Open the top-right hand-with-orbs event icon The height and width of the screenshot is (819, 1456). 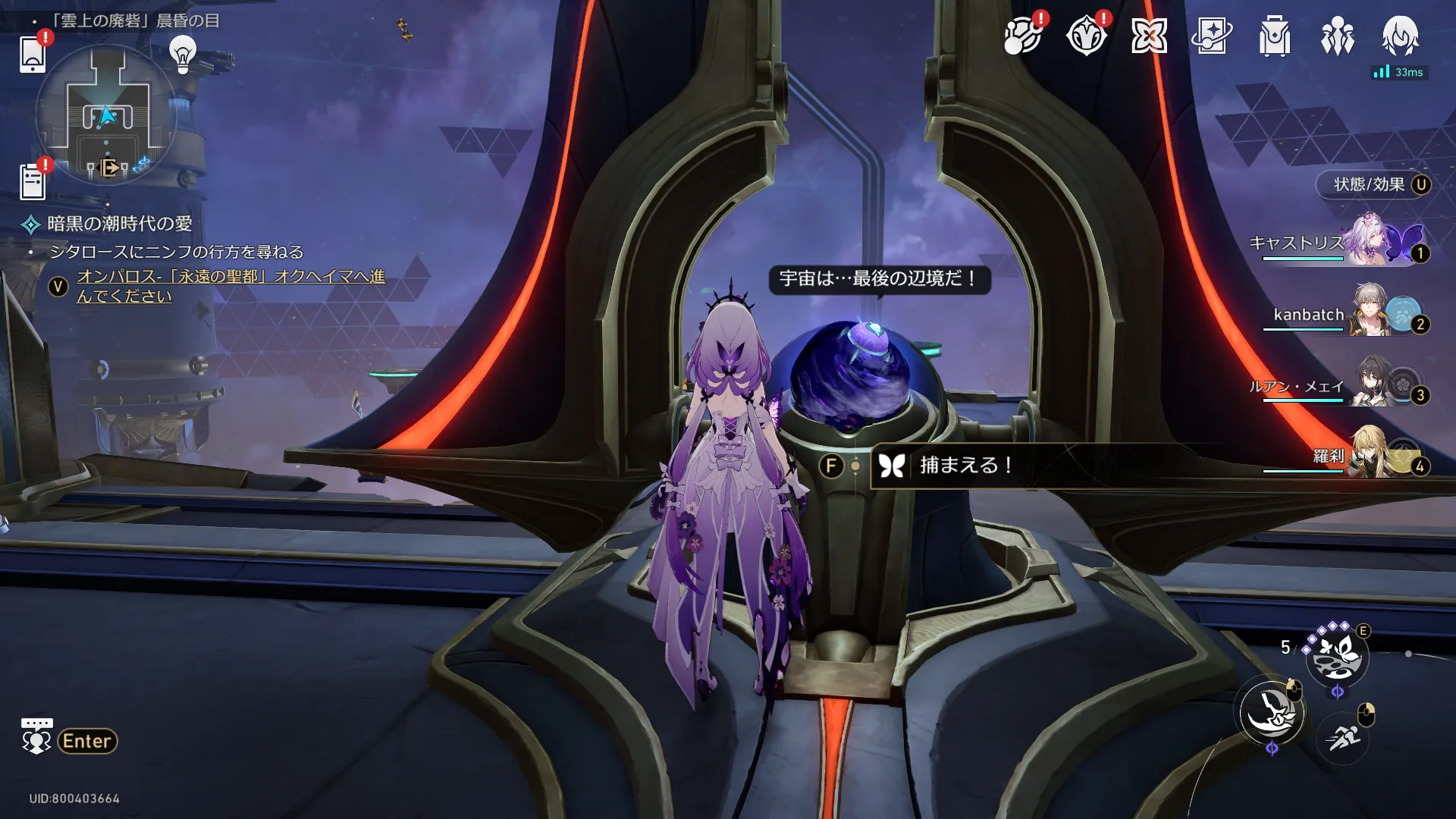click(1022, 36)
